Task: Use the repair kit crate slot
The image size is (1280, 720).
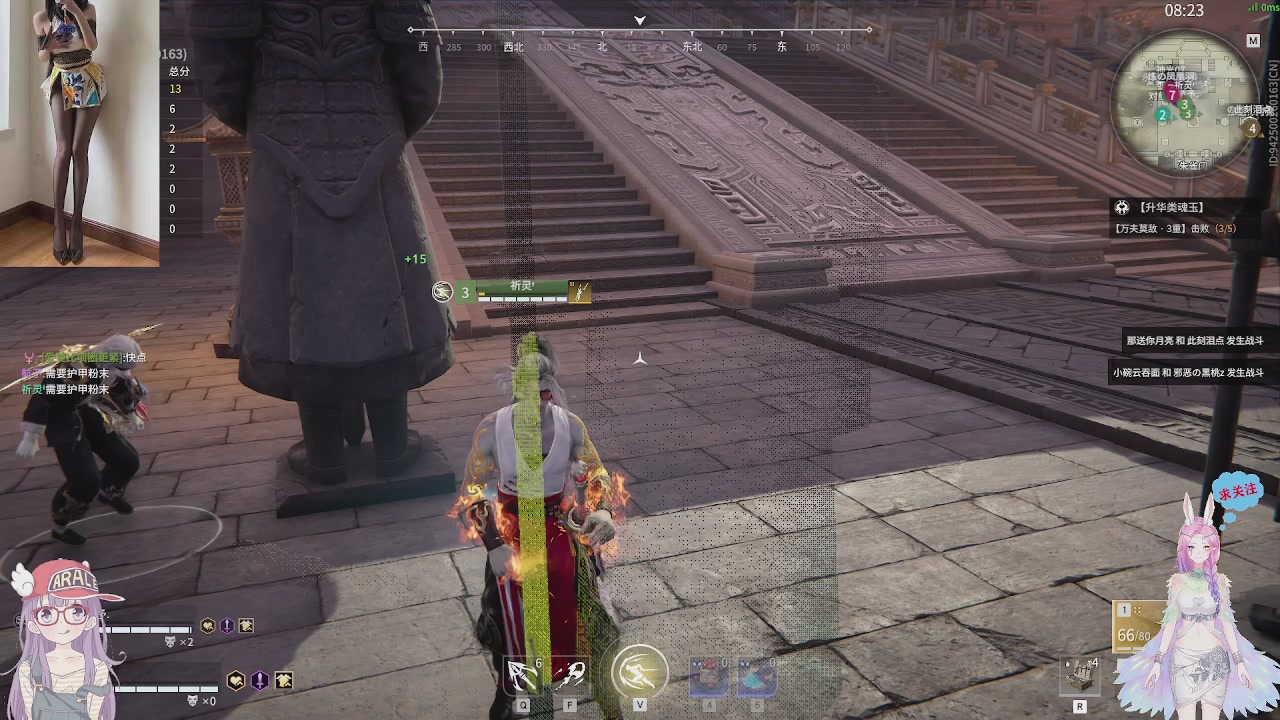Action: [1080, 676]
